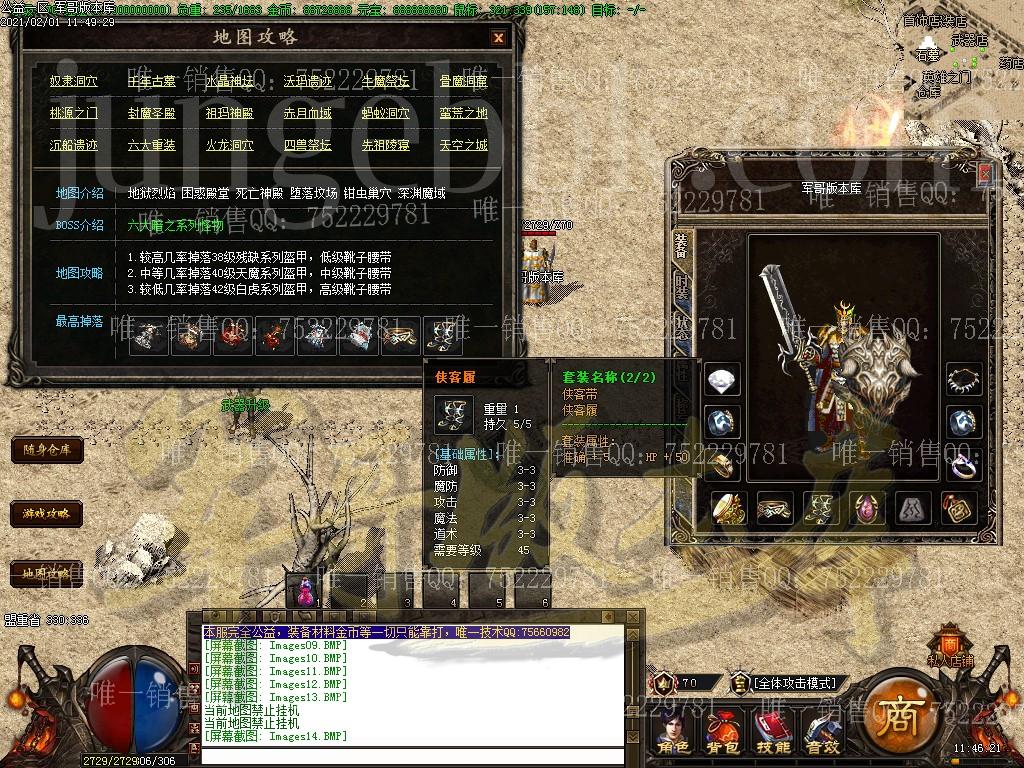Open the 游戏攻略 game guide
1024x768 pixels.
(x=47, y=514)
